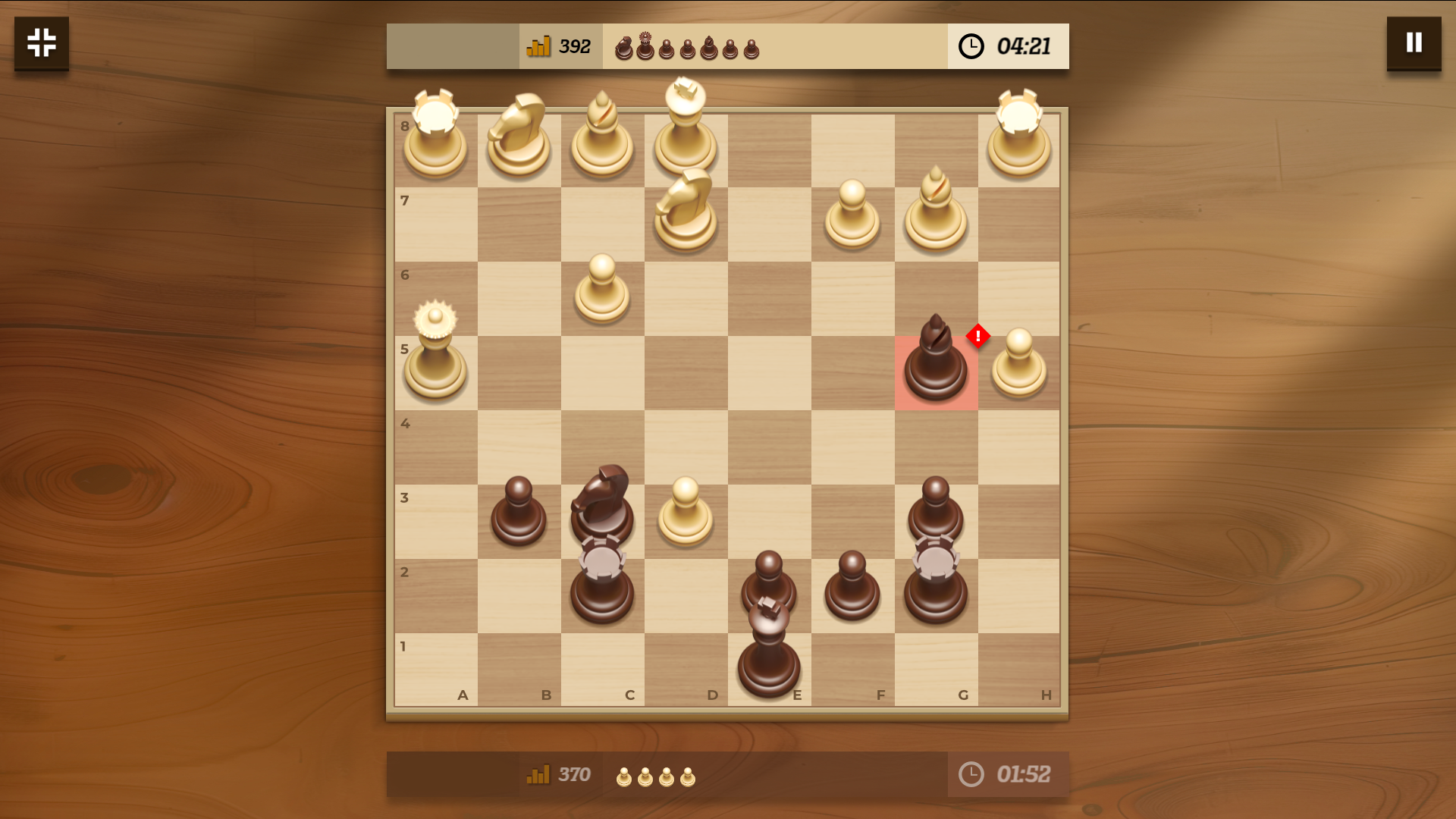1456x819 pixels.
Task: Click the 370 player rating value
Action: (x=574, y=774)
